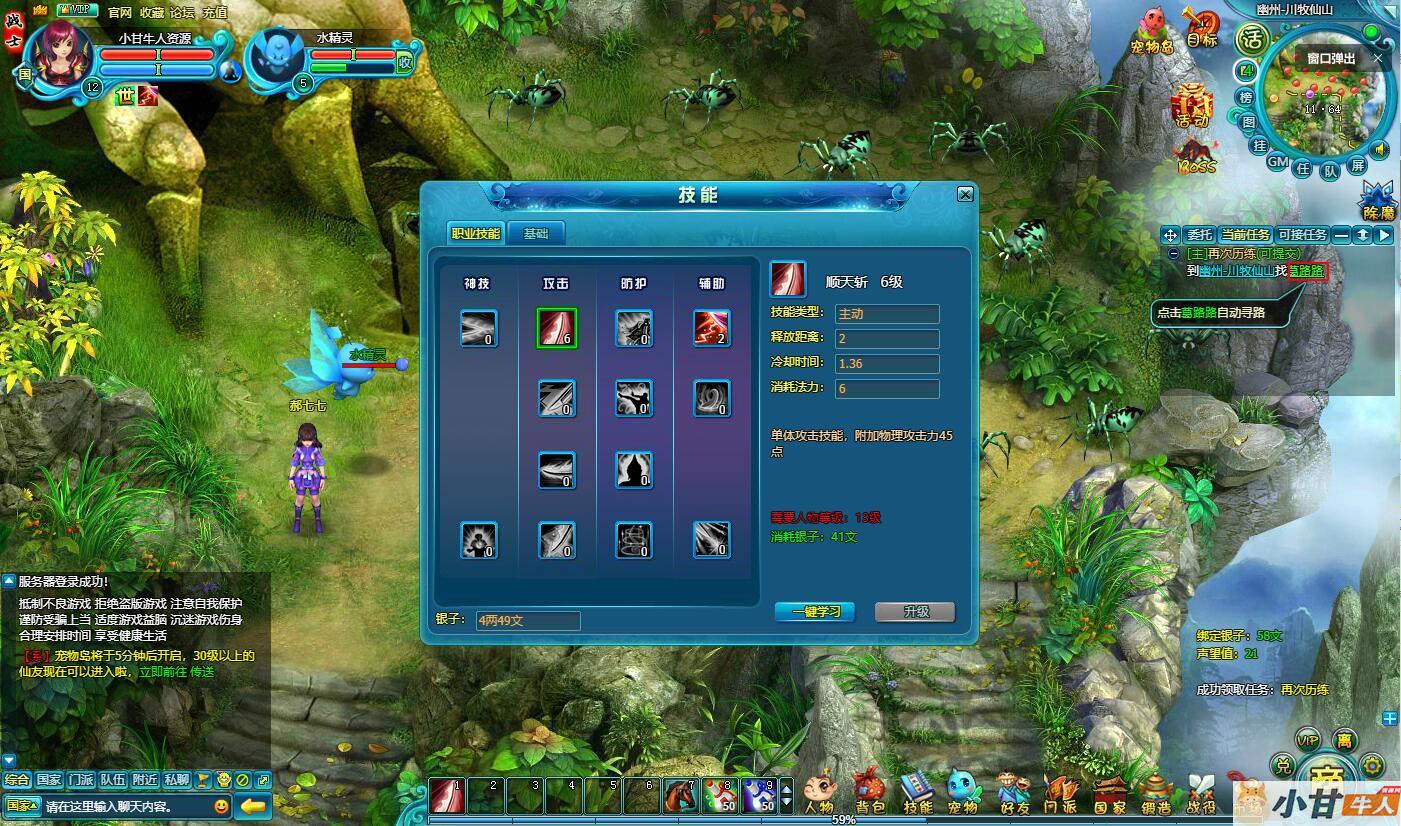Open the 人物 character panel
Image resolution: width=1401 pixels, height=826 pixels.
pos(818,793)
